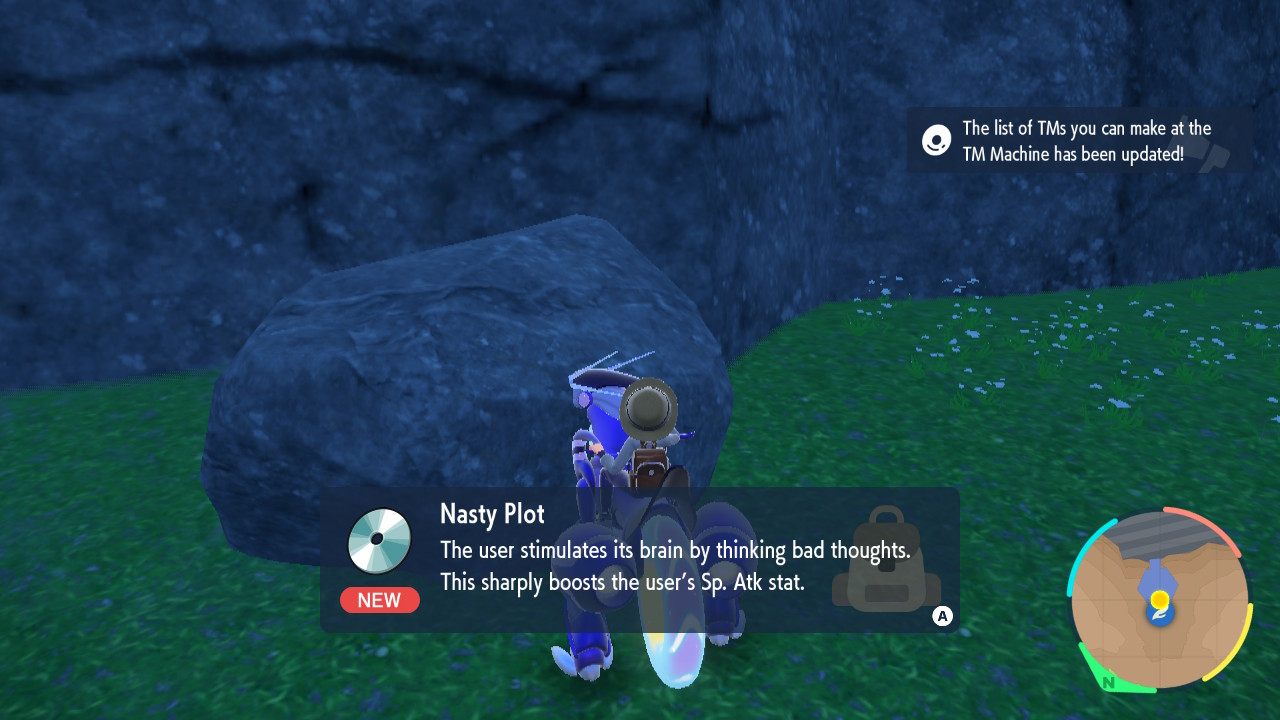Select the TM disc icon beside Nasty Plot
This screenshot has height=720, width=1280.
380,540
